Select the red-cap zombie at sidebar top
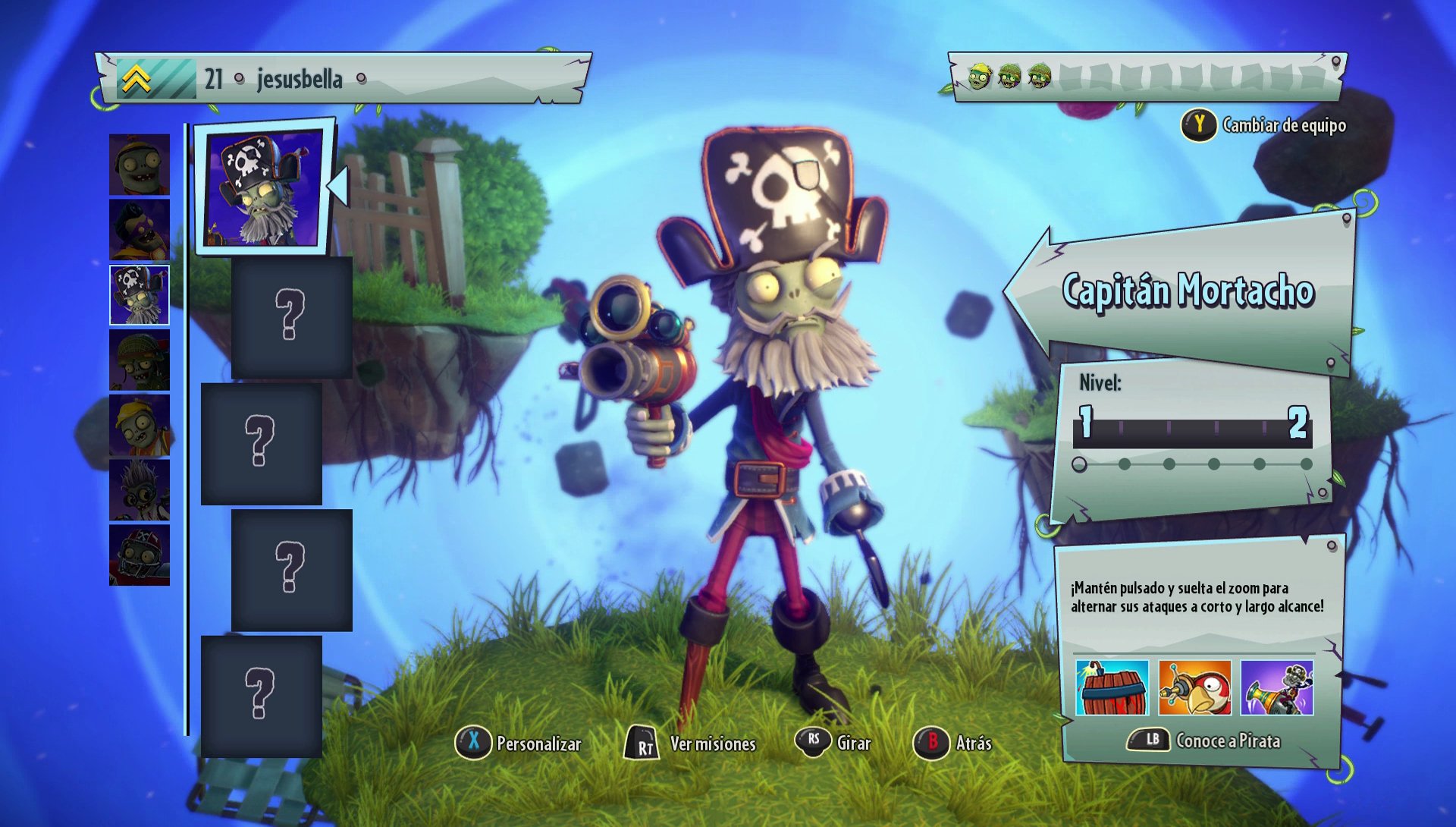 click(140, 165)
